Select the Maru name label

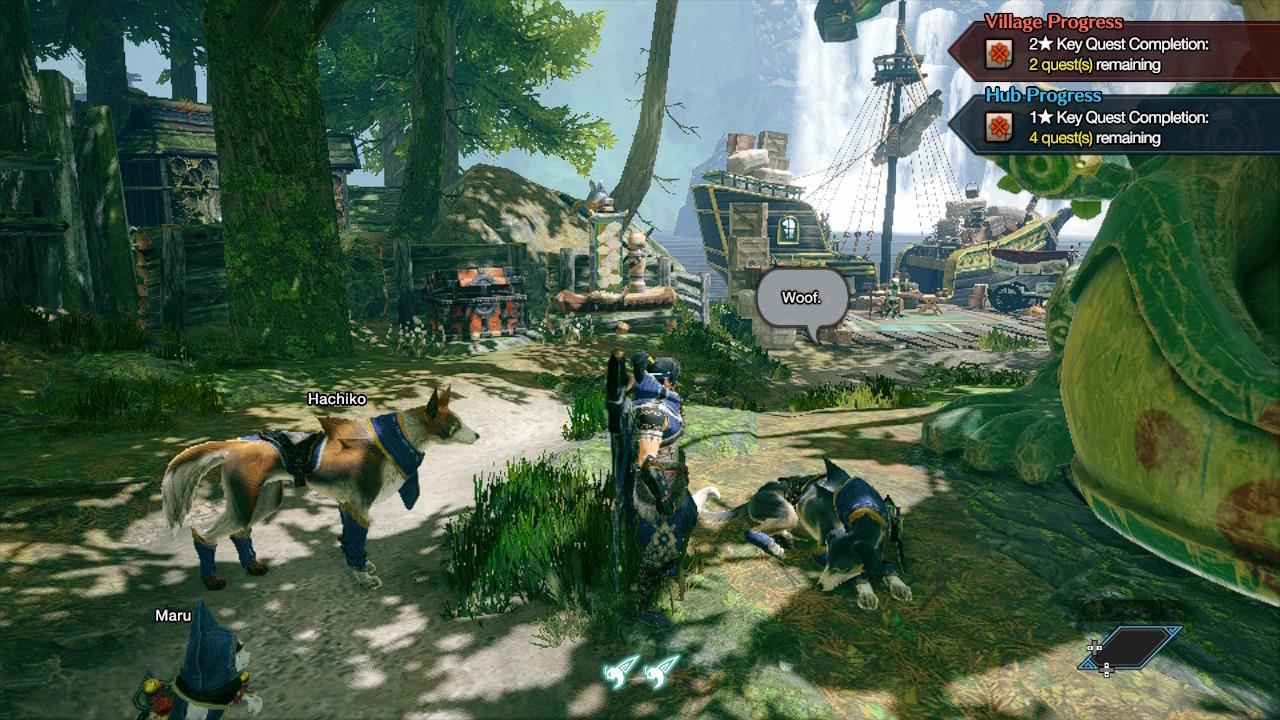coord(173,615)
